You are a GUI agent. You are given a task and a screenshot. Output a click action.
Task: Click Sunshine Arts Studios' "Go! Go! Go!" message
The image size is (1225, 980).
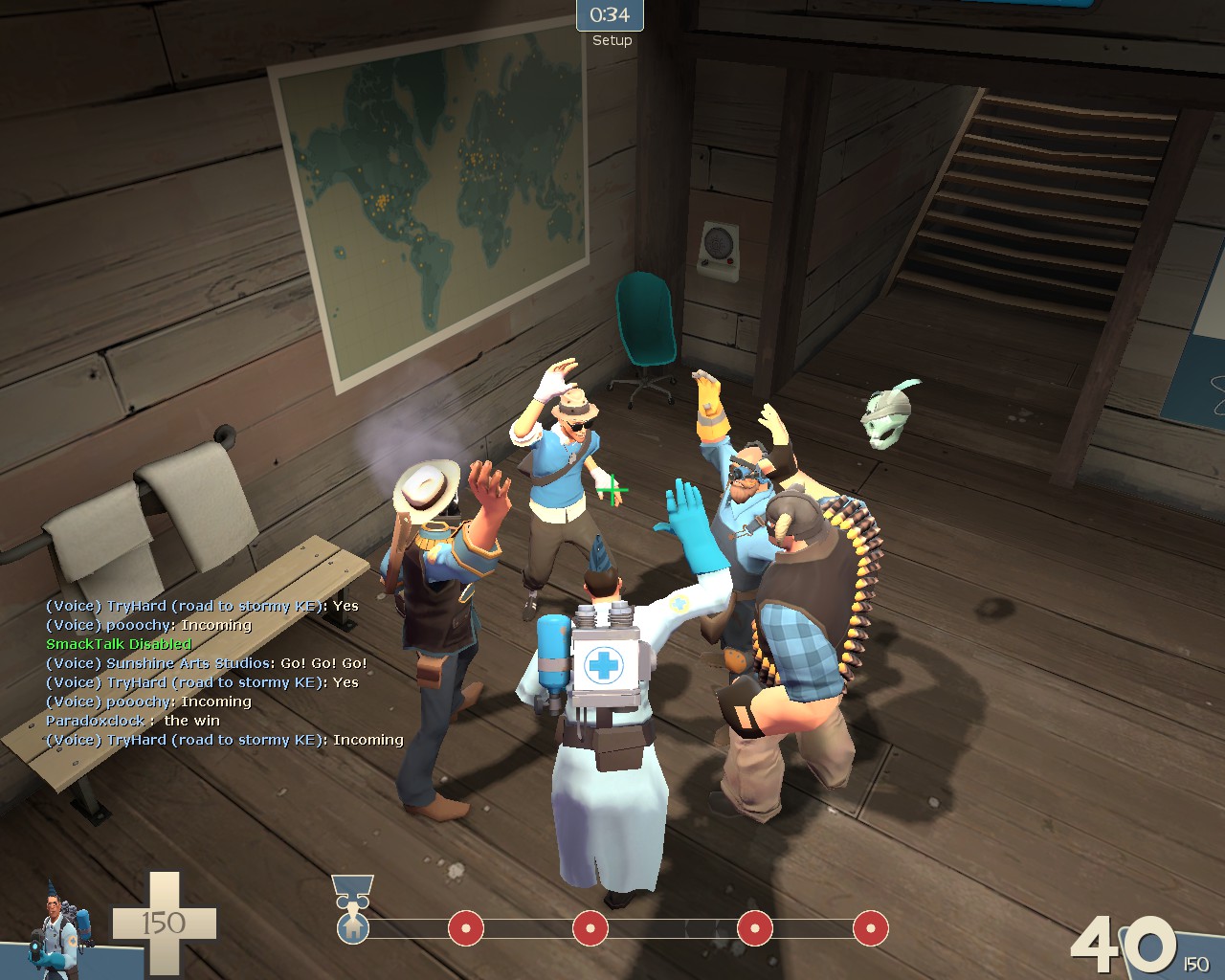207,663
